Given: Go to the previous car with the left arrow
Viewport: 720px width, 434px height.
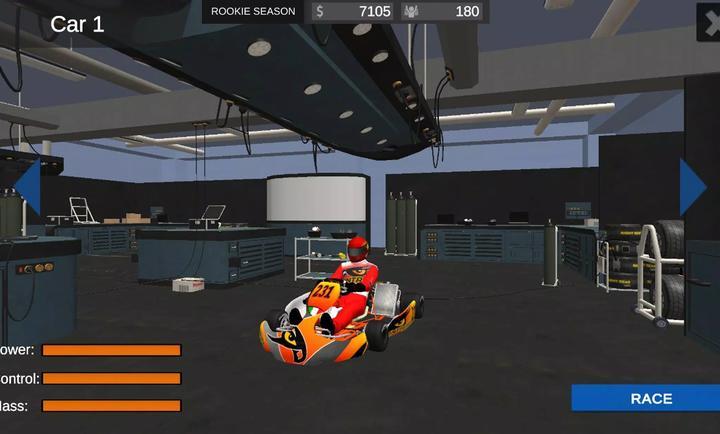Looking at the screenshot, I should tap(27, 187).
